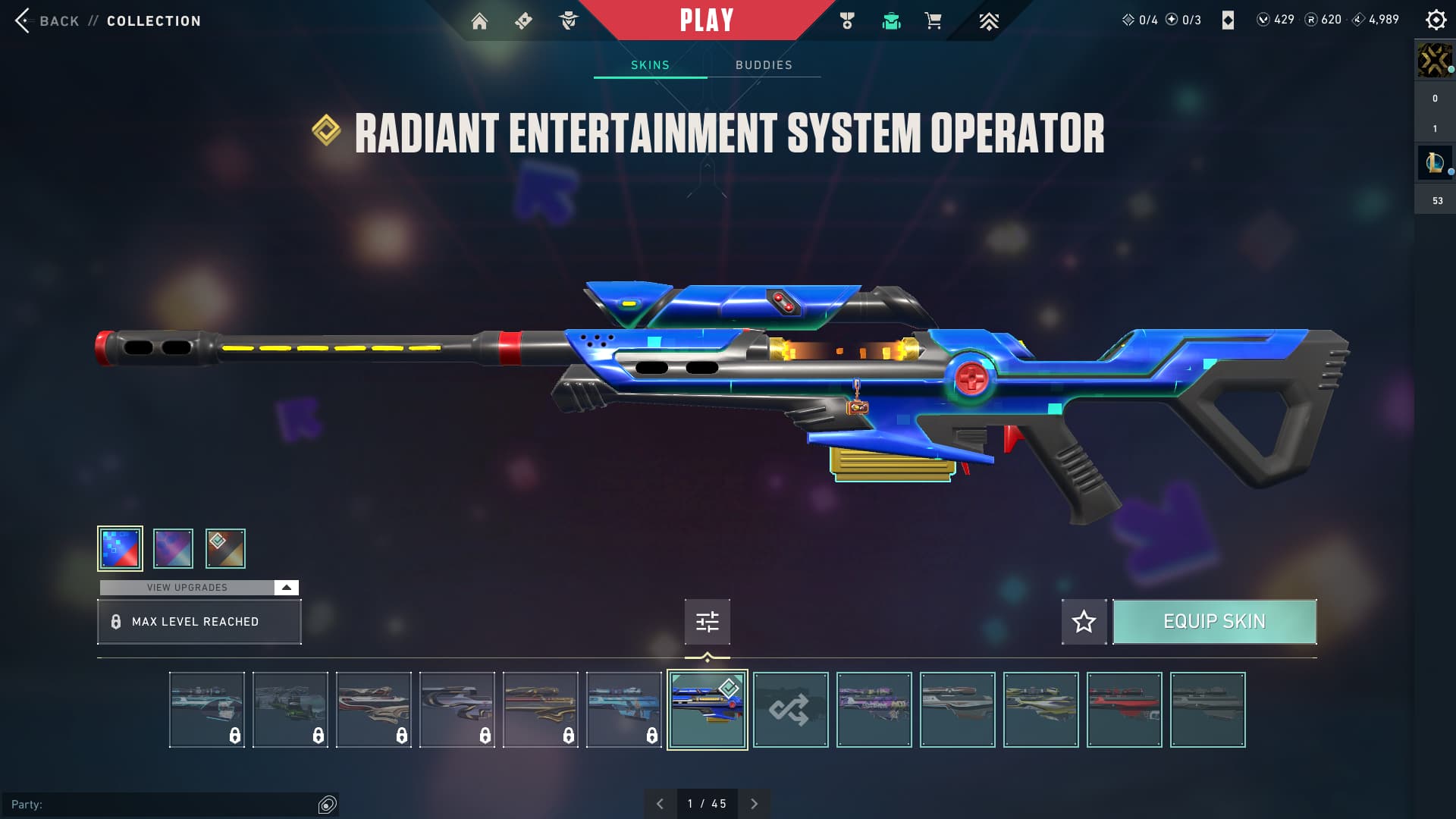The height and width of the screenshot is (819, 1456).
Task: Select the Skins tab
Action: pyautogui.click(x=650, y=65)
